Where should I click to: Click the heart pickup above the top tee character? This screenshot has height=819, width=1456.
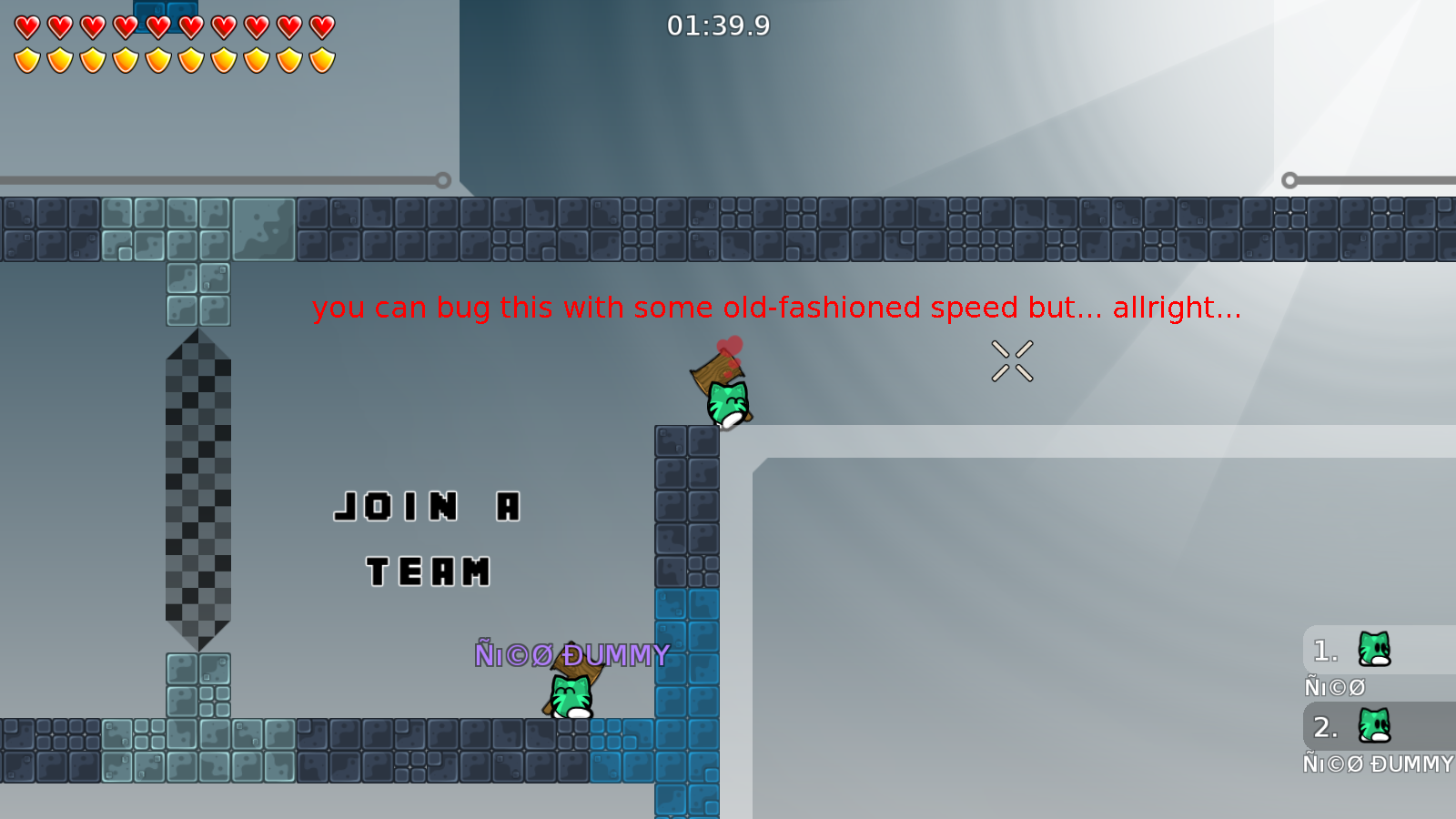(x=729, y=346)
